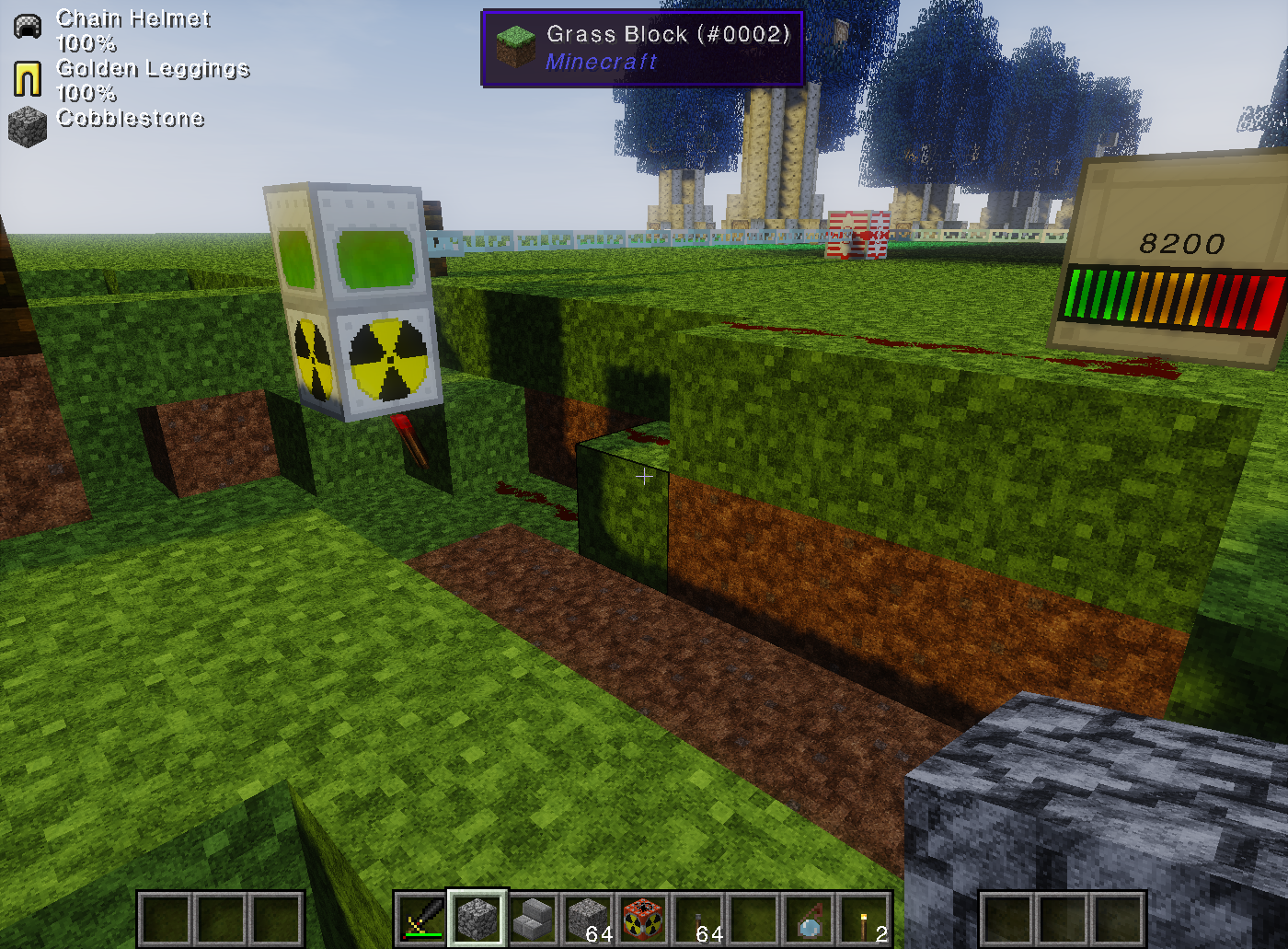1288x949 pixels.
Task: Select the 64-stack cobblestone block slot
Action: [x=588, y=919]
